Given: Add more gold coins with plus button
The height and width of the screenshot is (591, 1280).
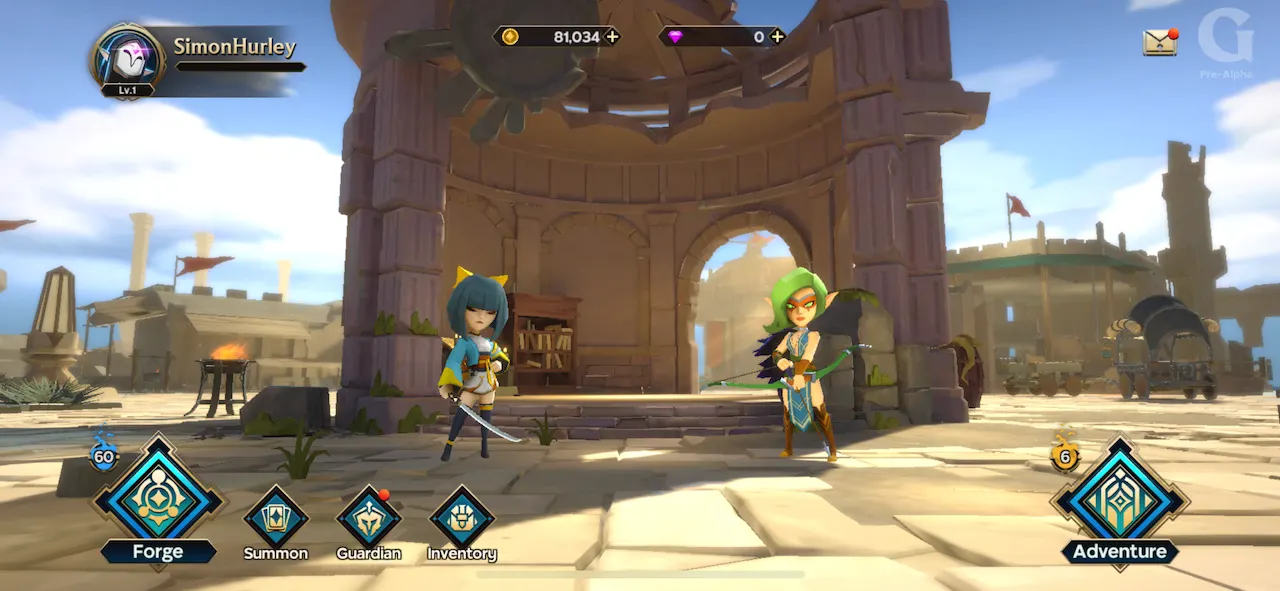Looking at the screenshot, I should click(x=612, y=37).
